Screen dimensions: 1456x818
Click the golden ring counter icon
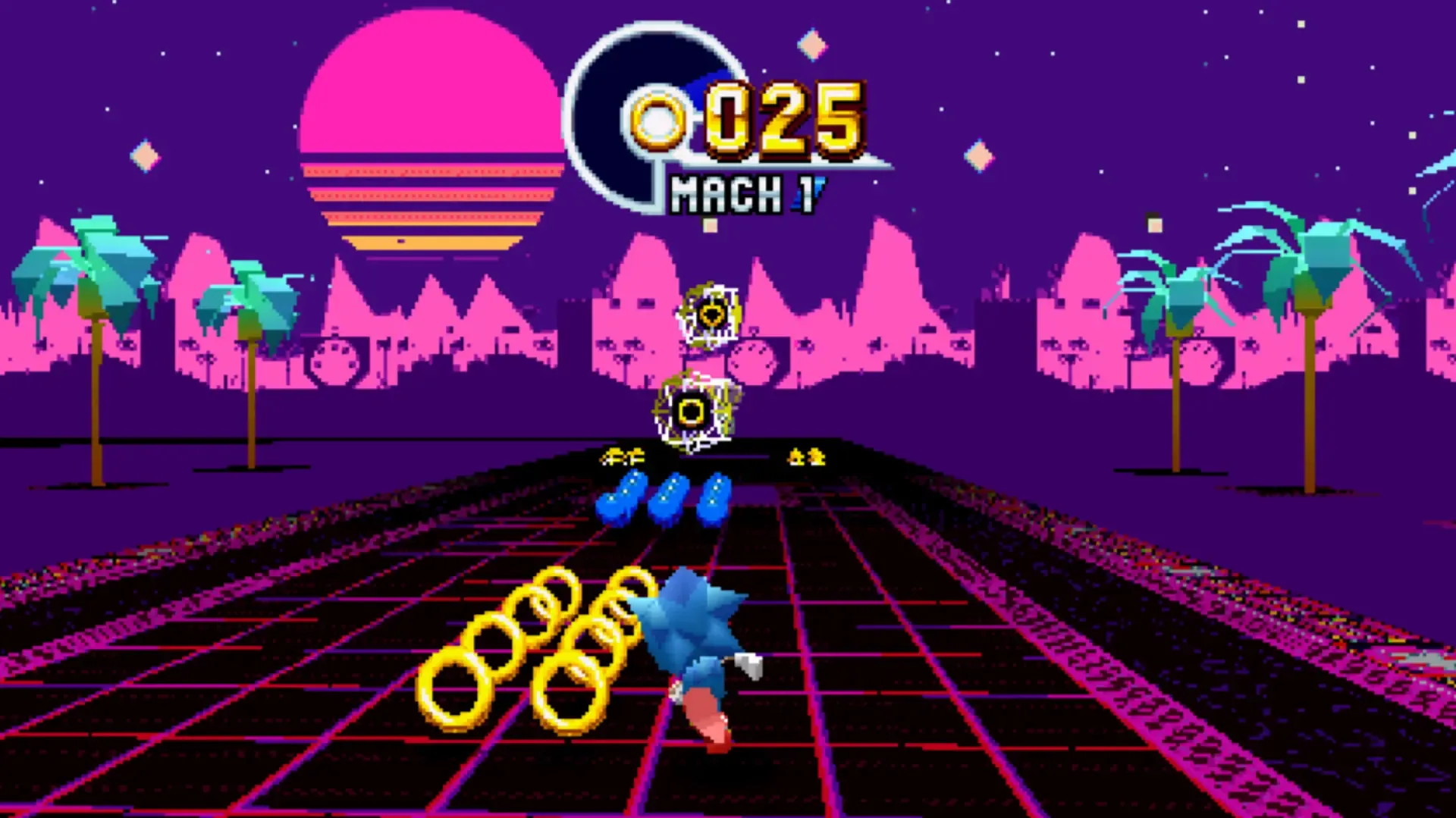(x=658, y=119)
